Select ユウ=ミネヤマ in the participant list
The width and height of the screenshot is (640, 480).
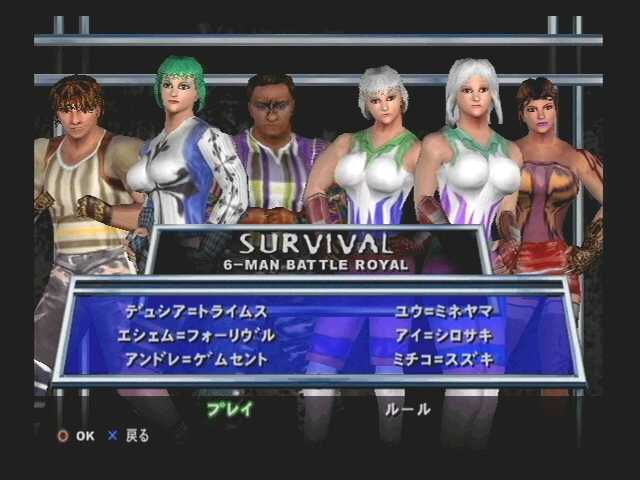[x=444, y=311]
